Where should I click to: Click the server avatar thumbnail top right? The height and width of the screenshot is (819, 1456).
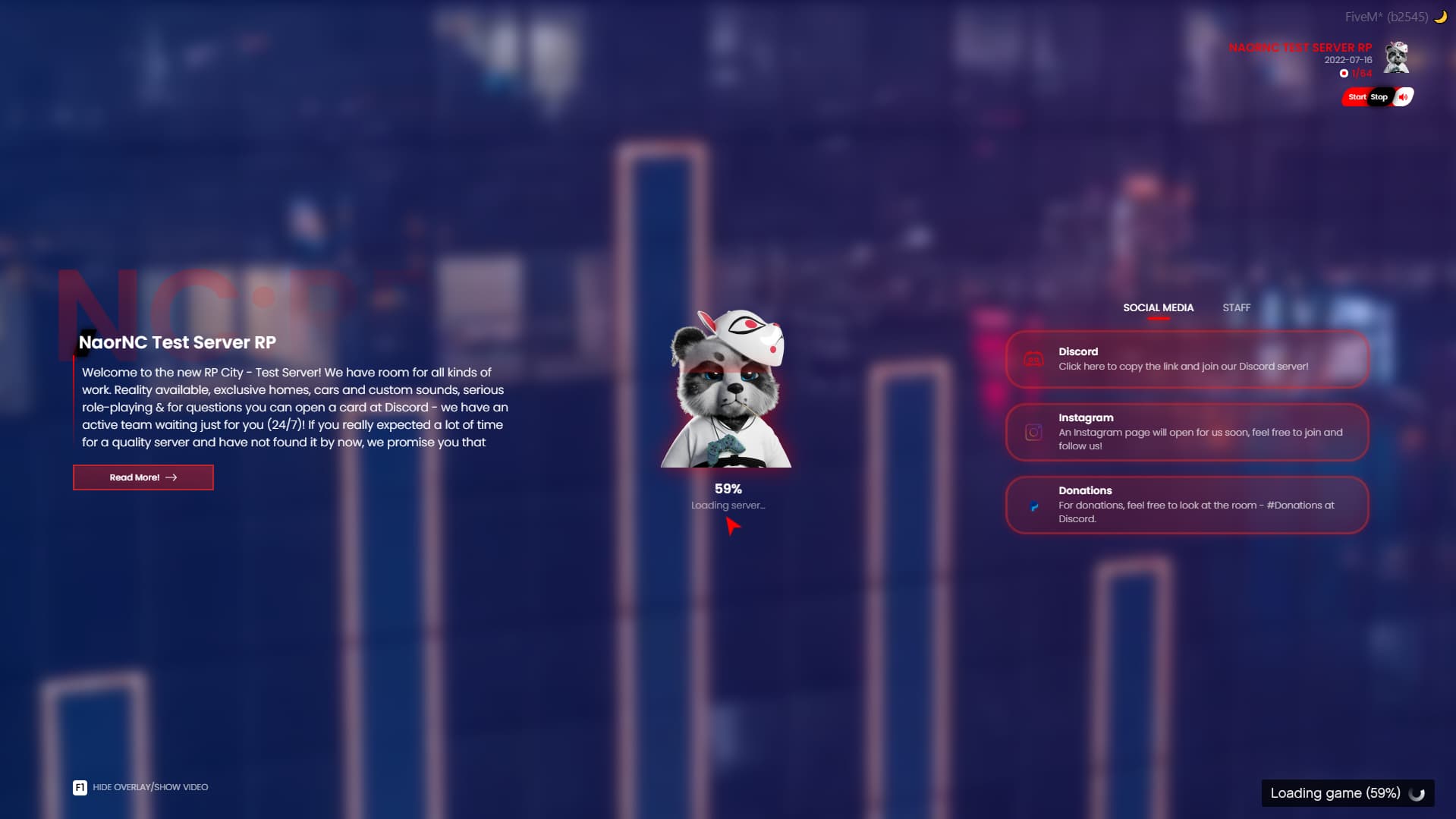1398,58
